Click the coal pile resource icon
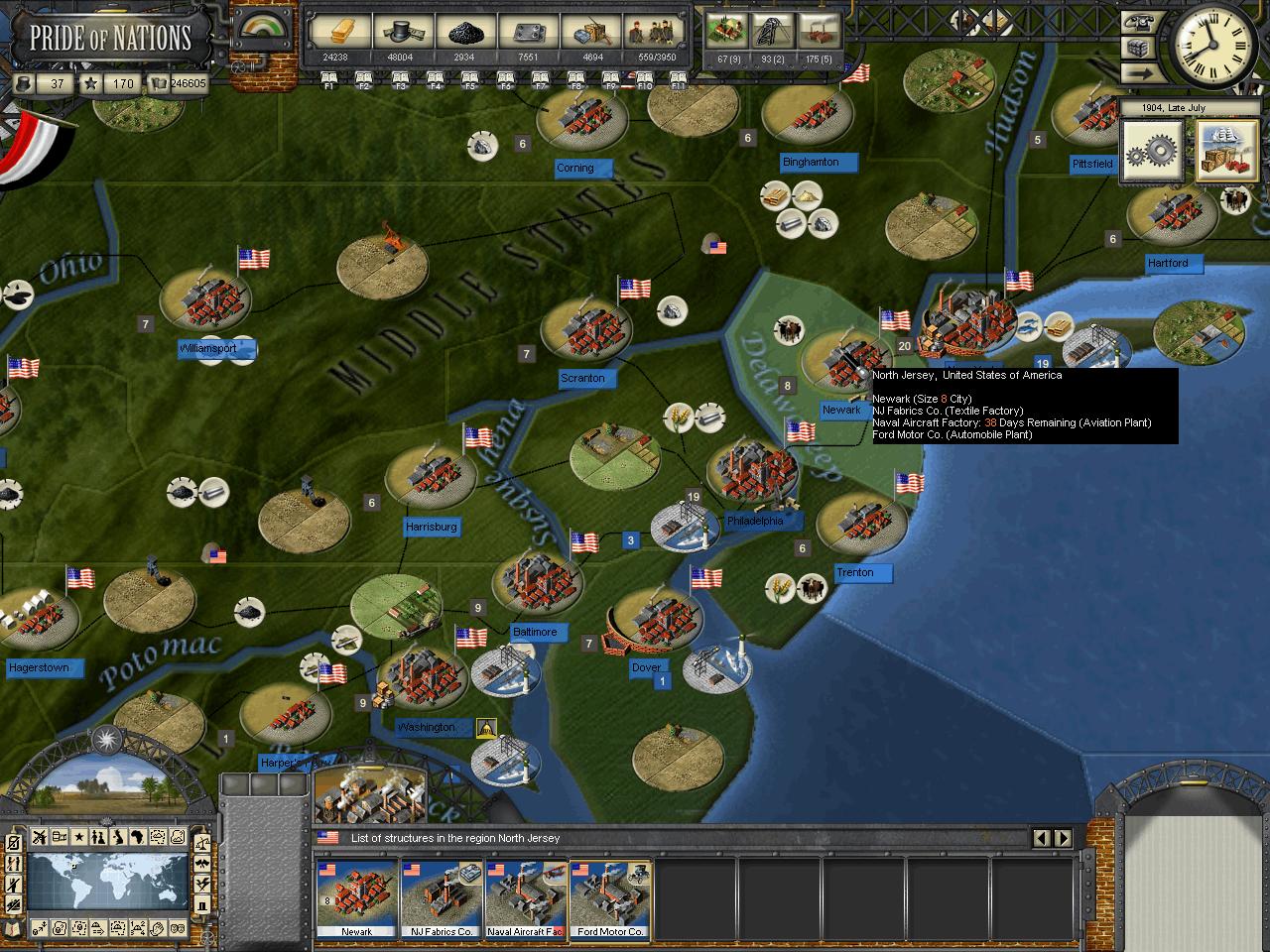 [463, 32]
